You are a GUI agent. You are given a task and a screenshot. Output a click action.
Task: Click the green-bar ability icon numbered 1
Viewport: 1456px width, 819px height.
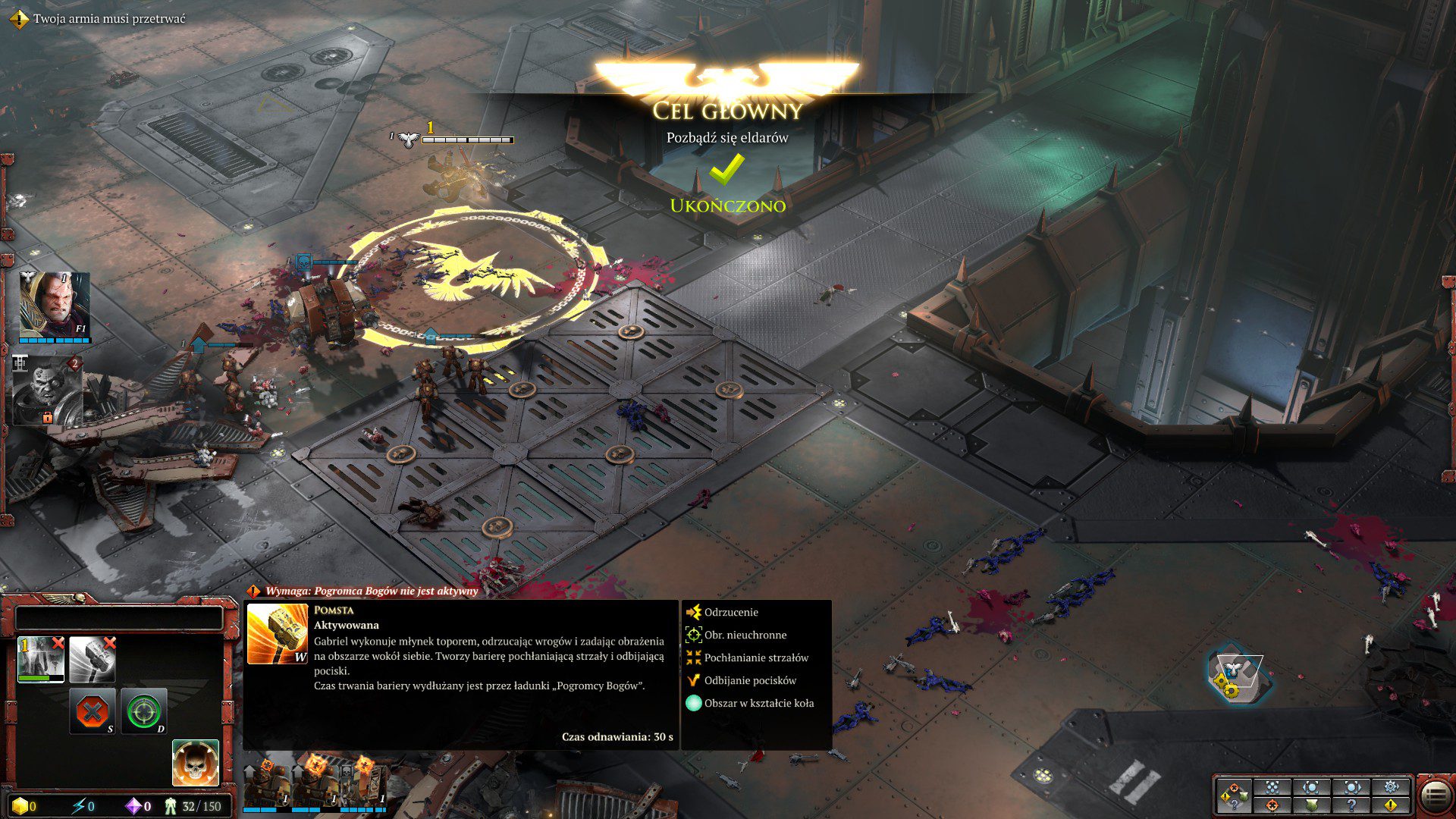click(x=41, y=659)
